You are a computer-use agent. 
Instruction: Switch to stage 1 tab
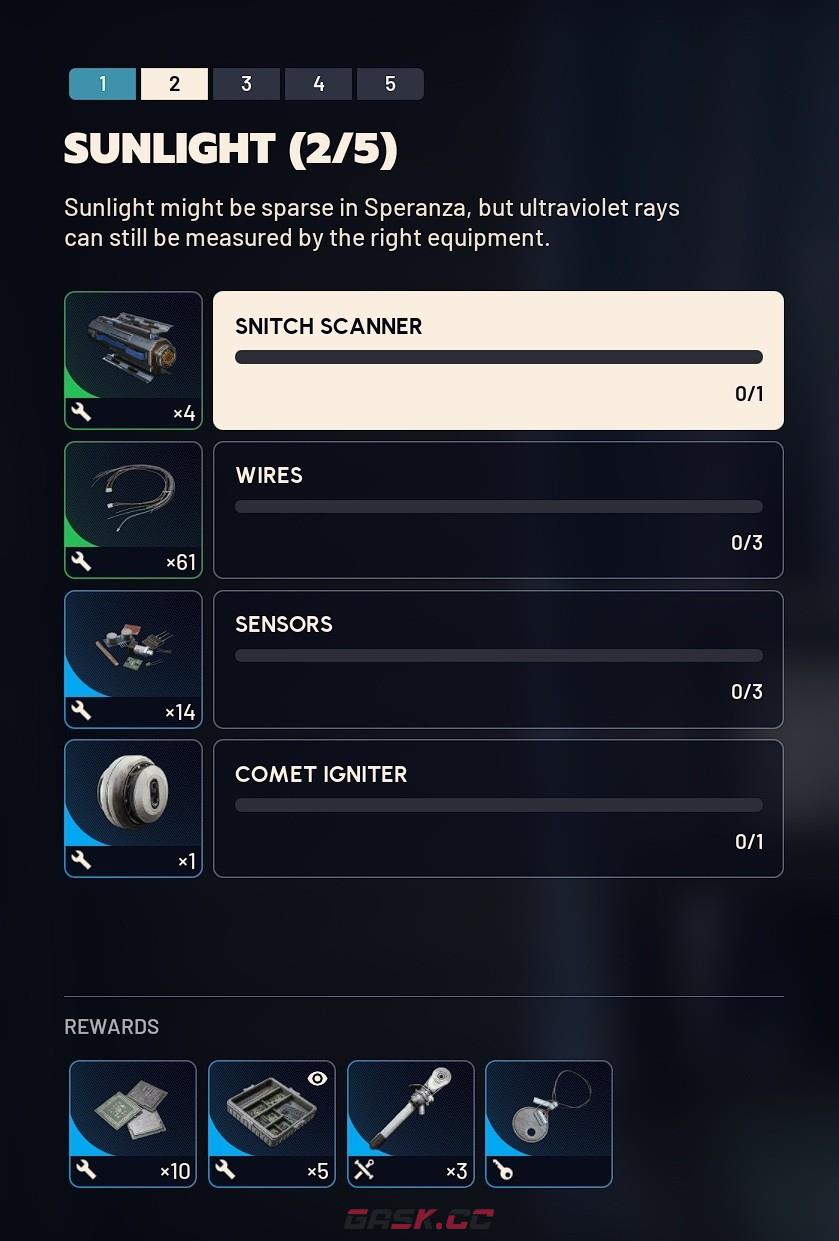[102, 84]
